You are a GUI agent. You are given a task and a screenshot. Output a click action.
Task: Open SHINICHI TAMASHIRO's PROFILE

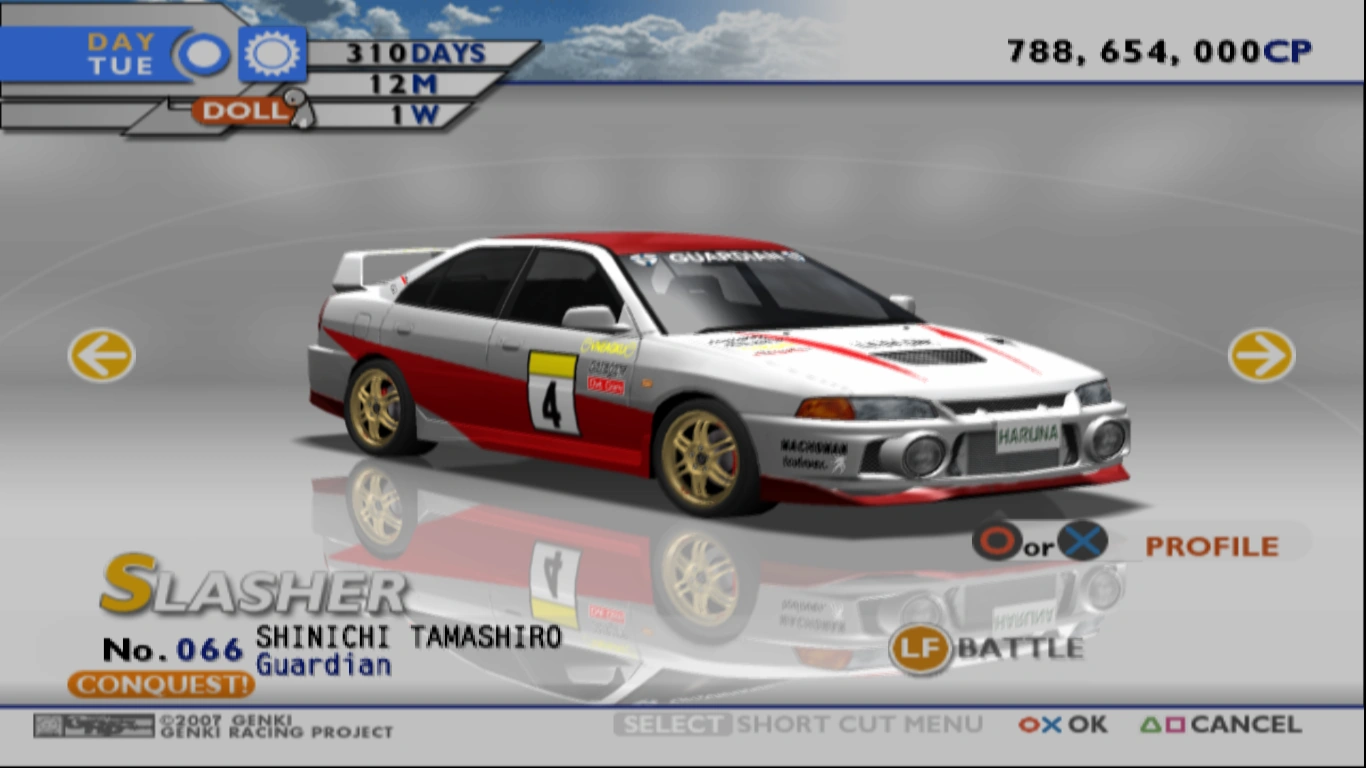1208,545
